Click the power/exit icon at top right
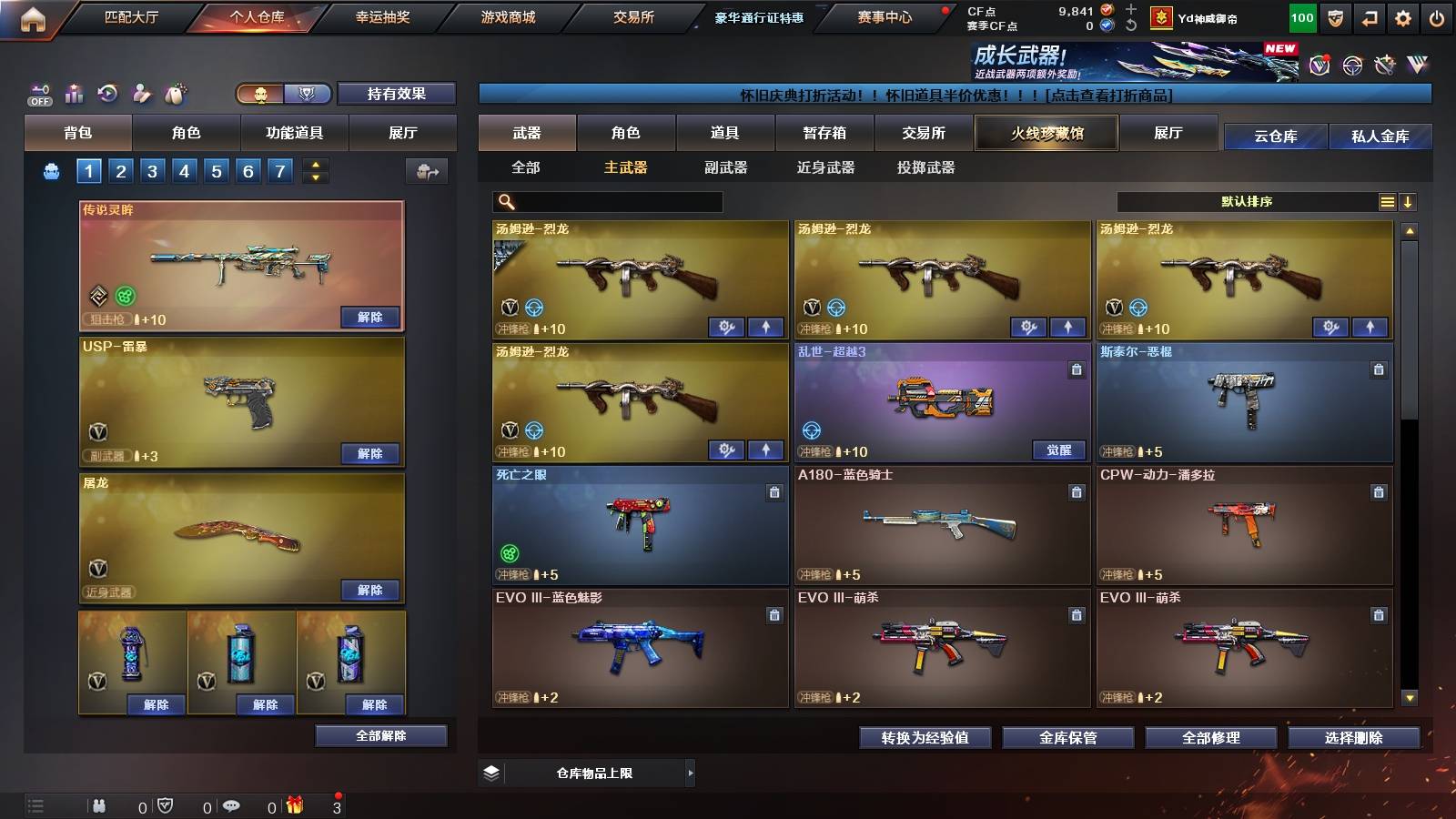Image resolution: width=1456 pixels, height=819 pixels. pos(1436,16)
